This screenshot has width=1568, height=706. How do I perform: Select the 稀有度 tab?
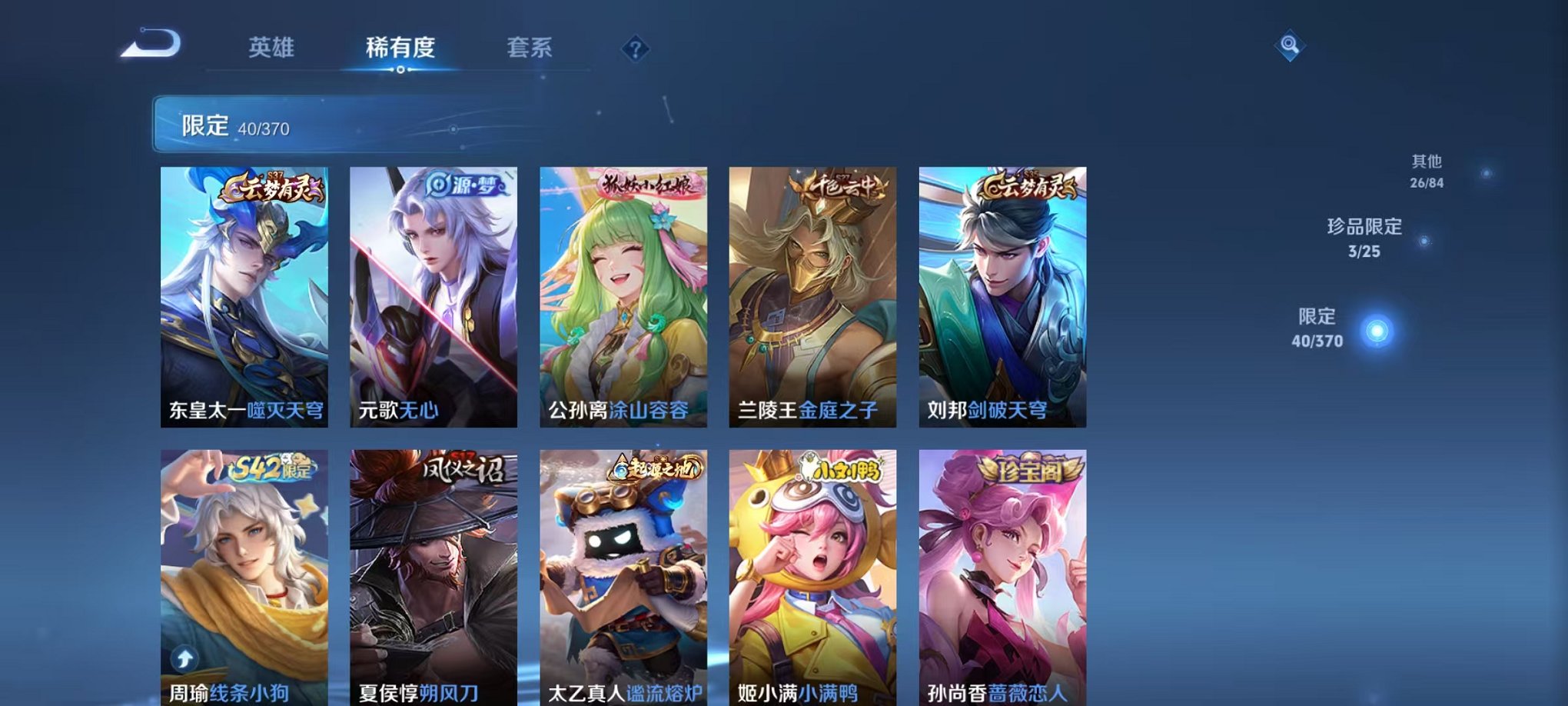pos(401,48)
